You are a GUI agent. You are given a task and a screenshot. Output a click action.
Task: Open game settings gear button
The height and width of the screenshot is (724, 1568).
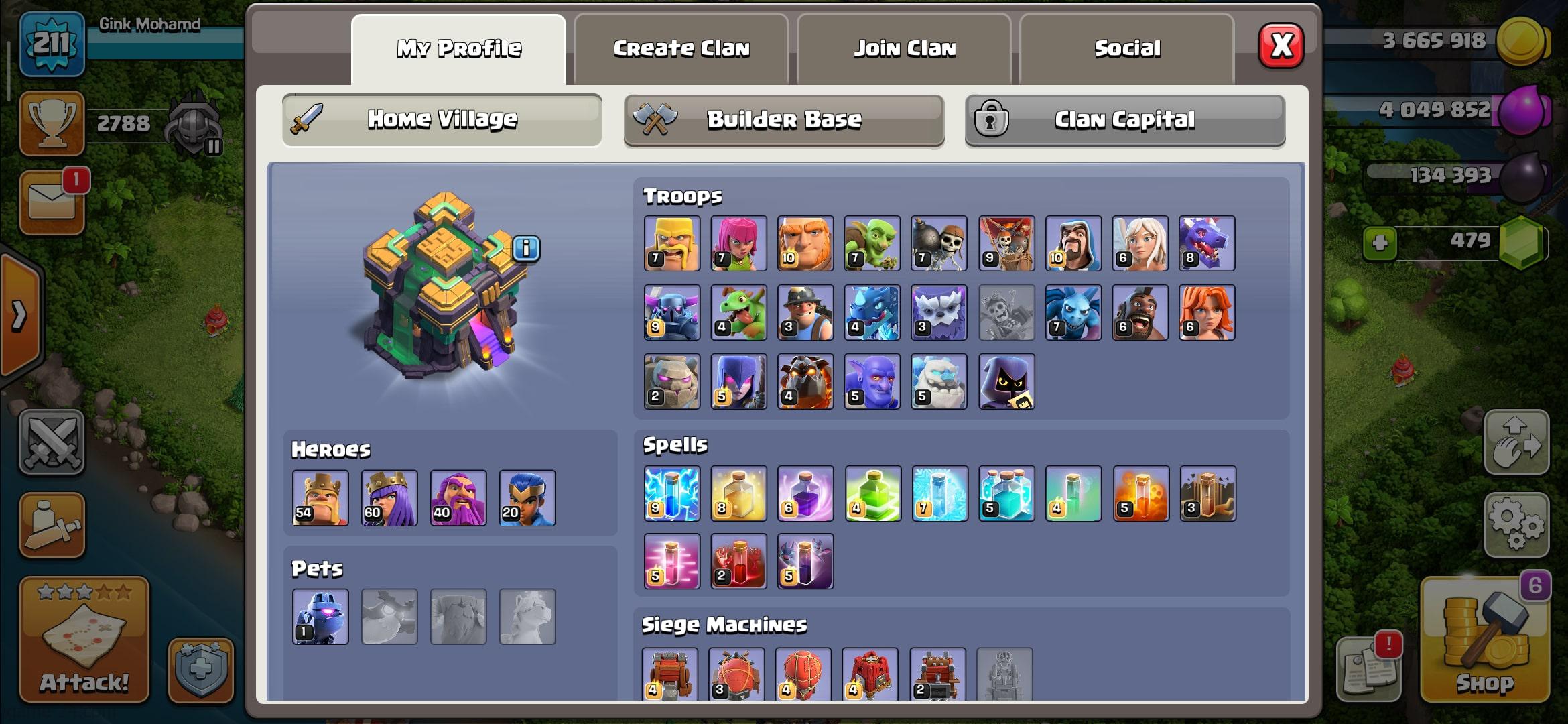click(x=1516, y=525)
